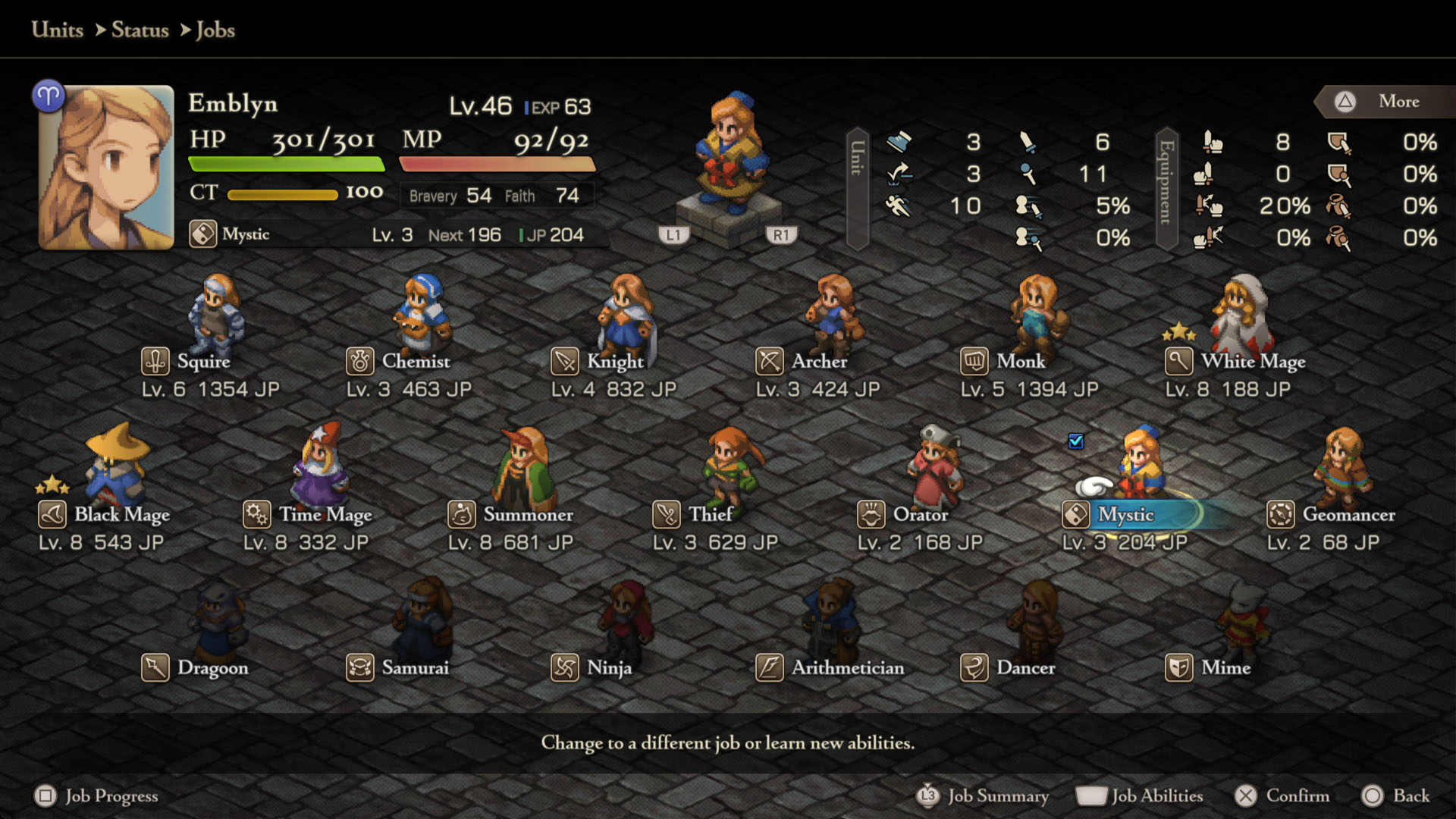The height and width of the screenshot is (819, 1456).
Task: Pick the locked Samurai job
Action: [x=415, y=667]
